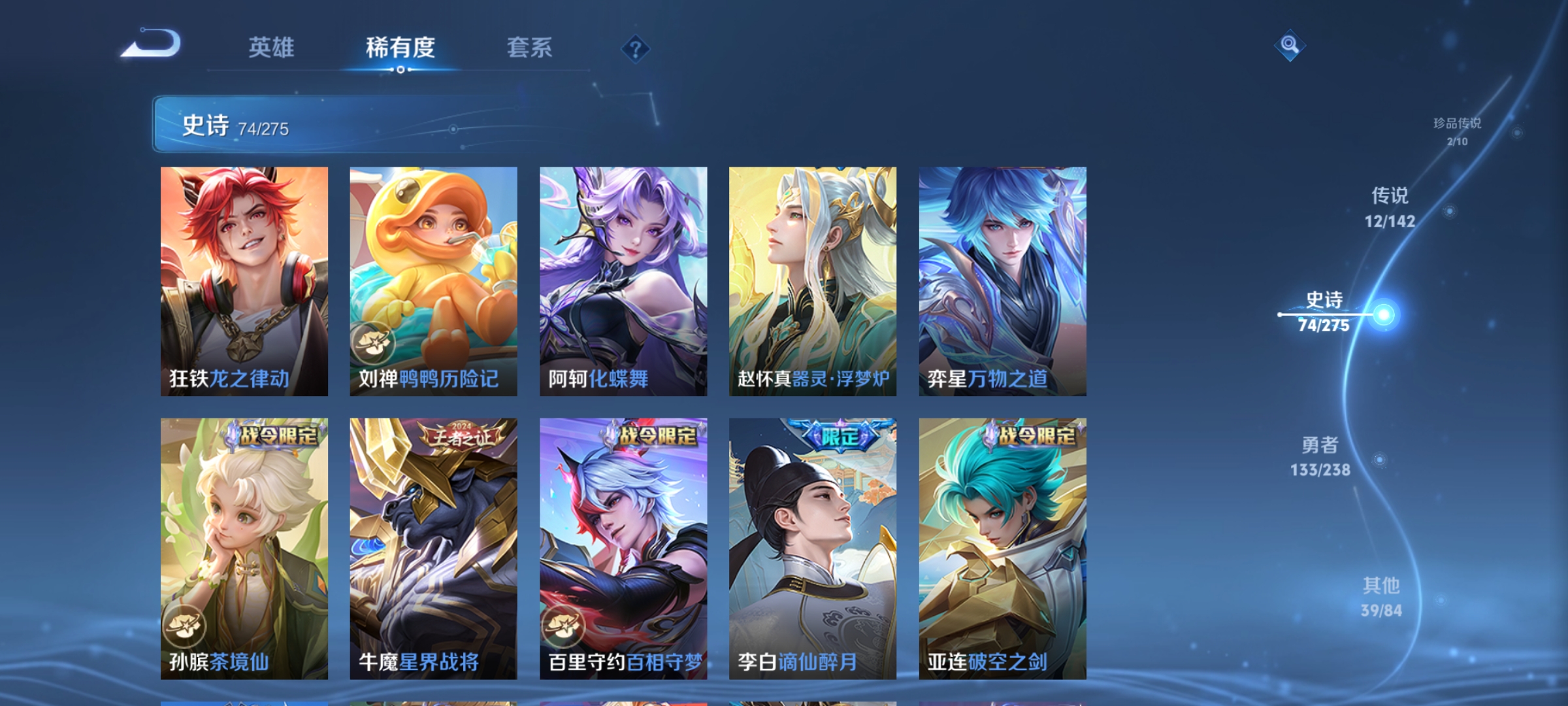Jump to 其他 category in right sidebar

pyautogui.click(x=1383, y=595)
